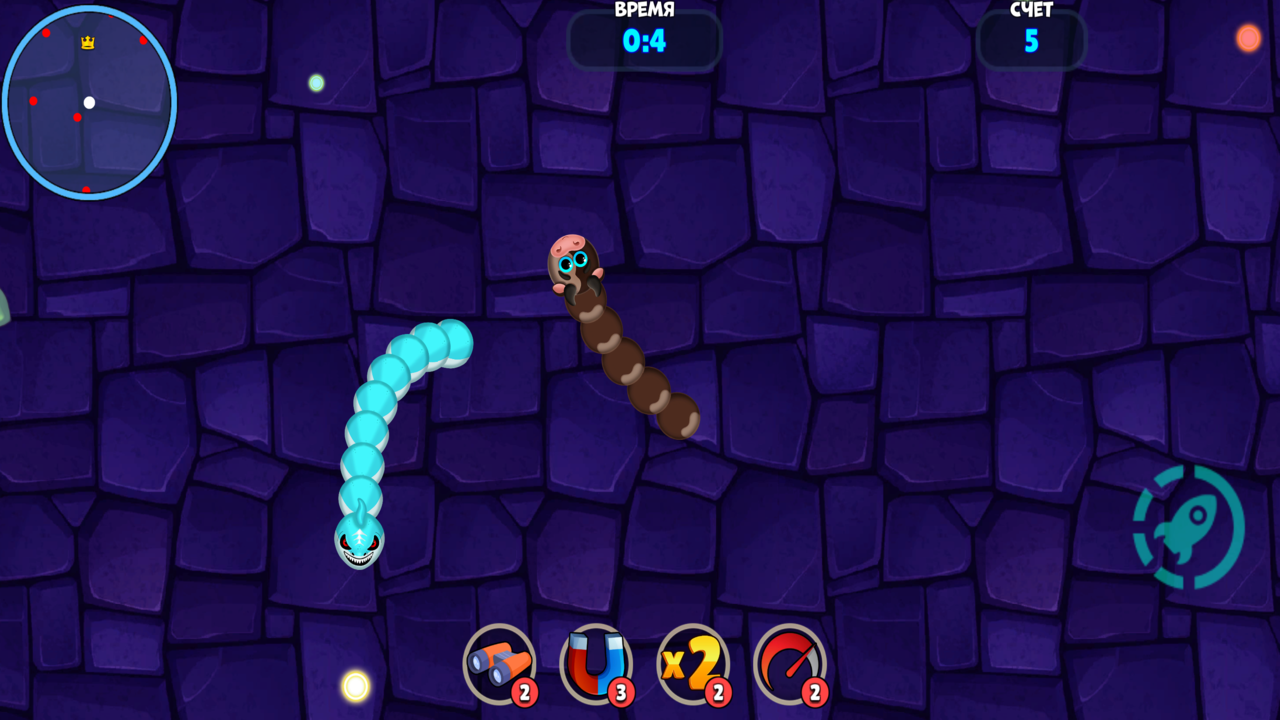This screenshot has height=720, width=1280.
Task: Click the glowing yellow orb near the bottom-left
Action: tap(355, 684)
